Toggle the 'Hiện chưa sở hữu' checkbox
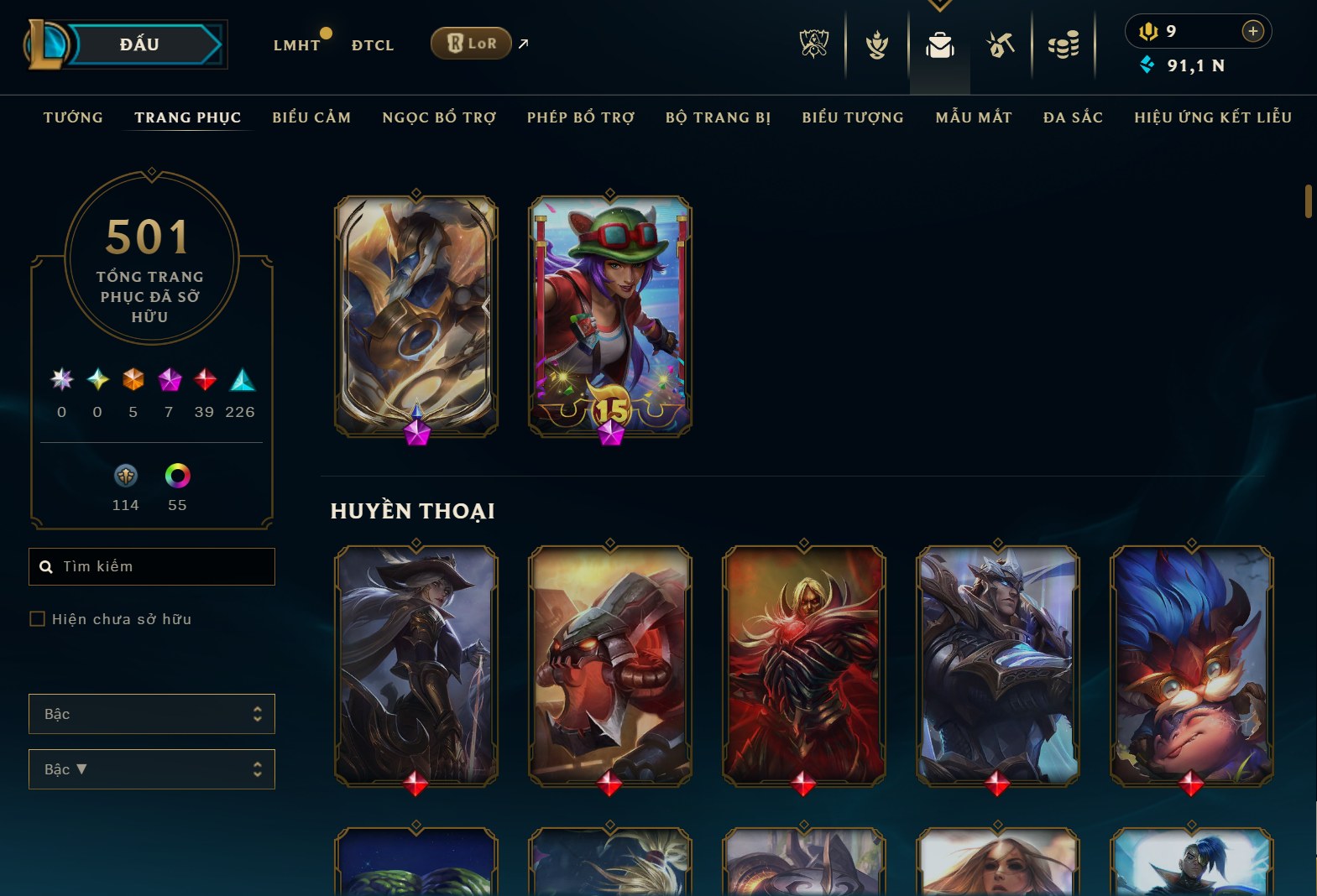Screen dimensions: 1317x896 pyautogui.click(x=38, y=618)
